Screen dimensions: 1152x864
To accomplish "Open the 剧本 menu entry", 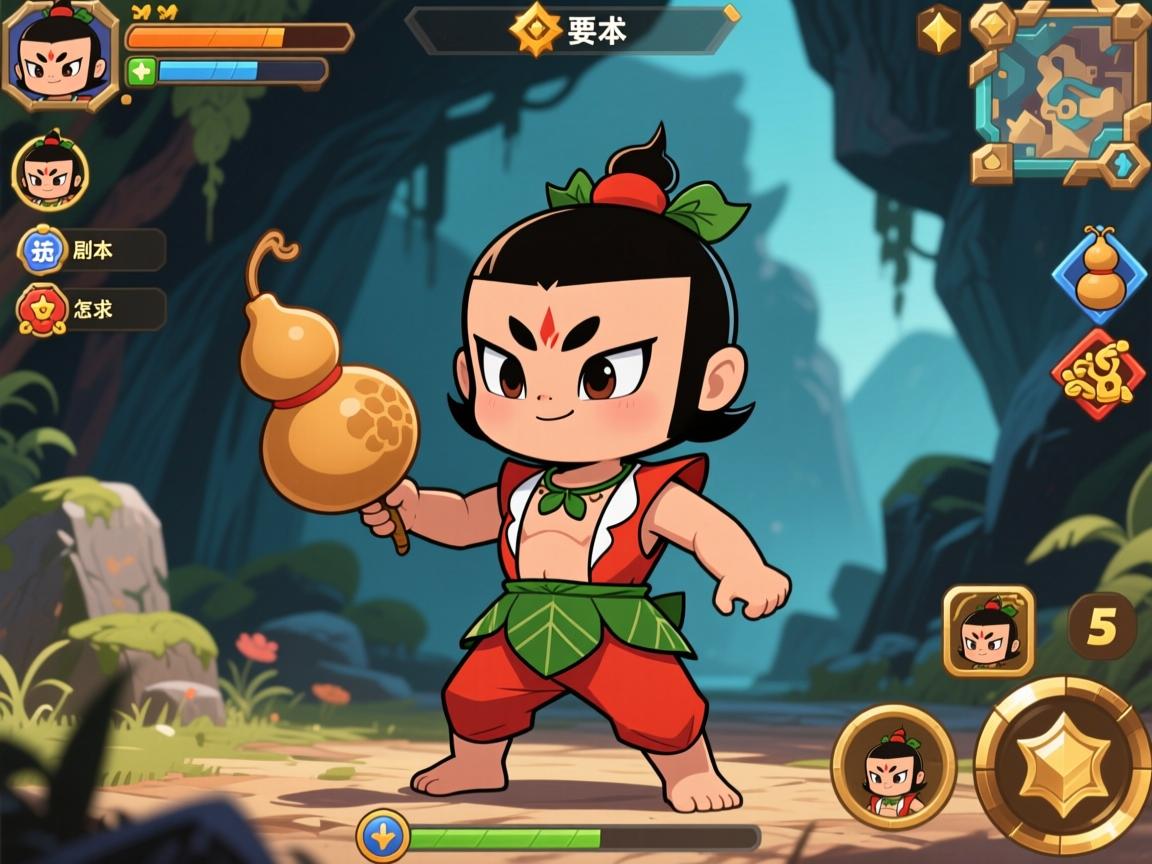I will click(x=92, y=250).
